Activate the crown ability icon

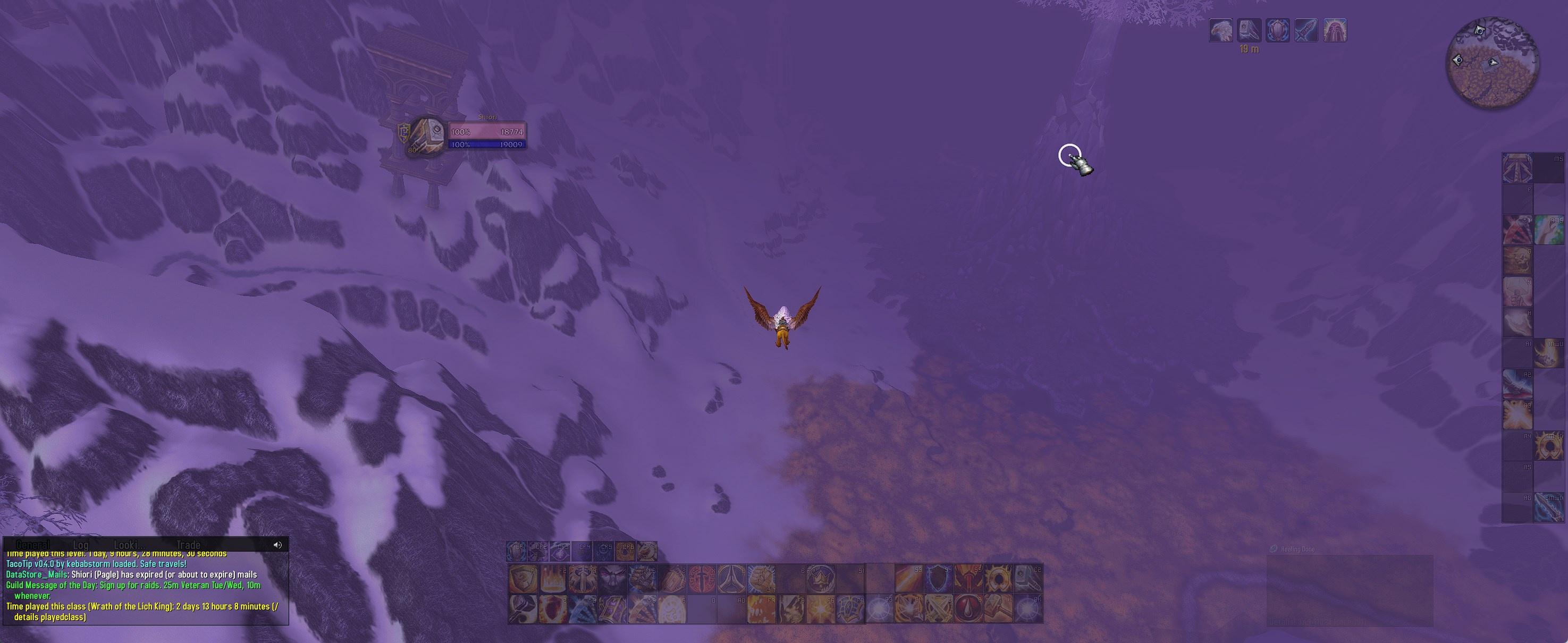pyautogui.click(x=821, y=579)
